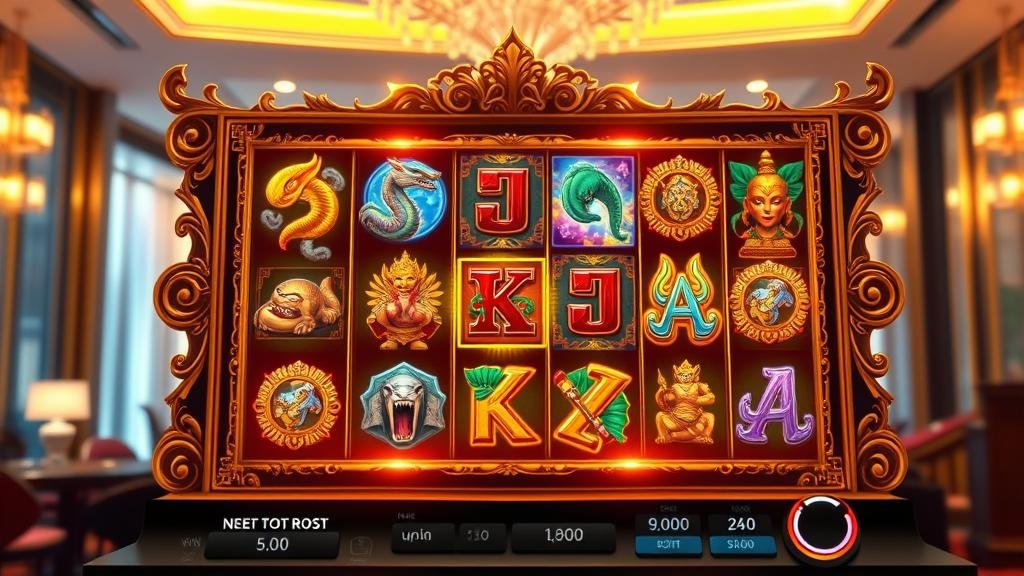The image size is (1024, 576).
Task: Choose the blue button beneath the 240 value
Action: (742, 546)
